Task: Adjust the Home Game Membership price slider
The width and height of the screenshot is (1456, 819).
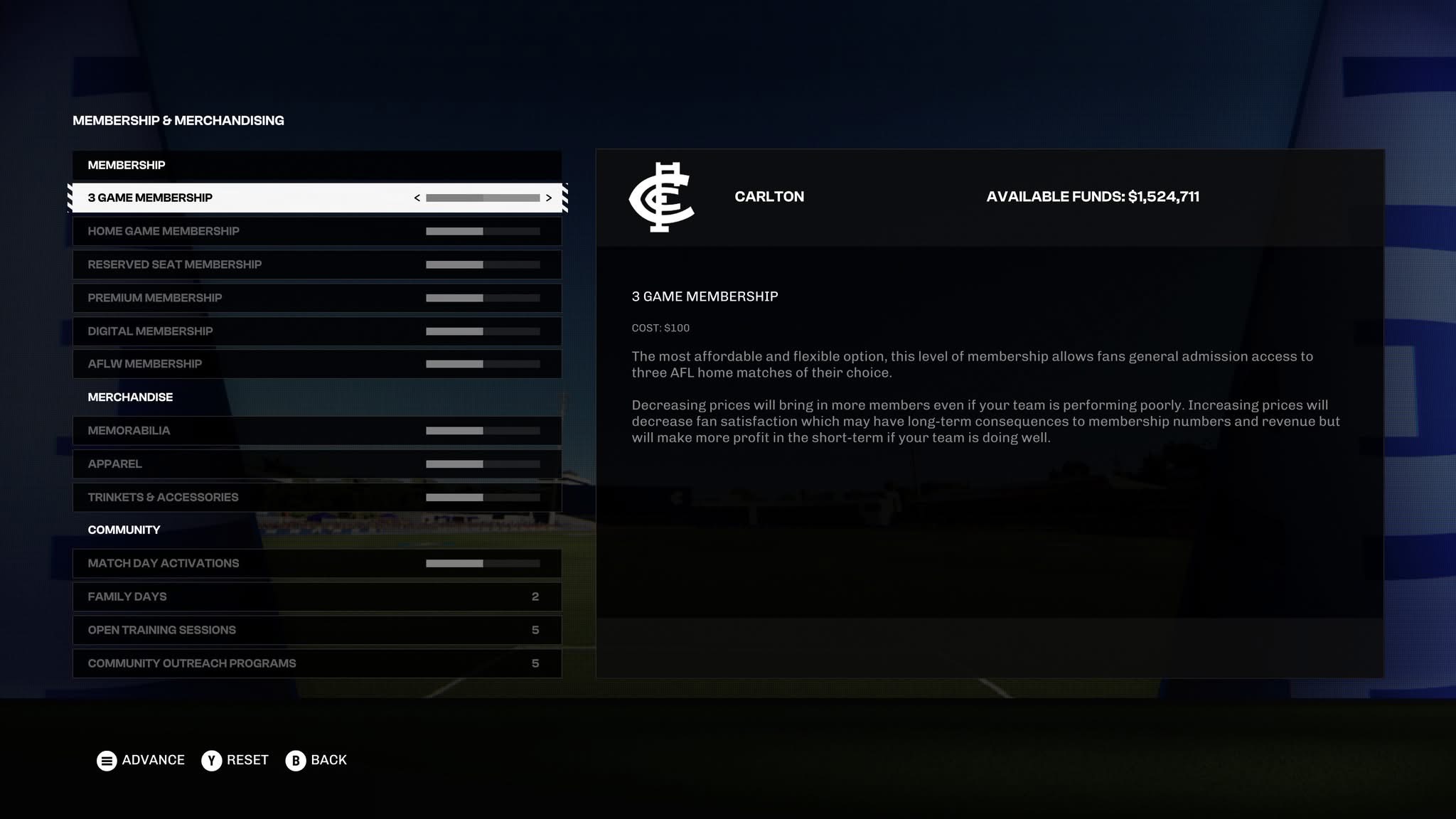Action: (x=483, y=232)
